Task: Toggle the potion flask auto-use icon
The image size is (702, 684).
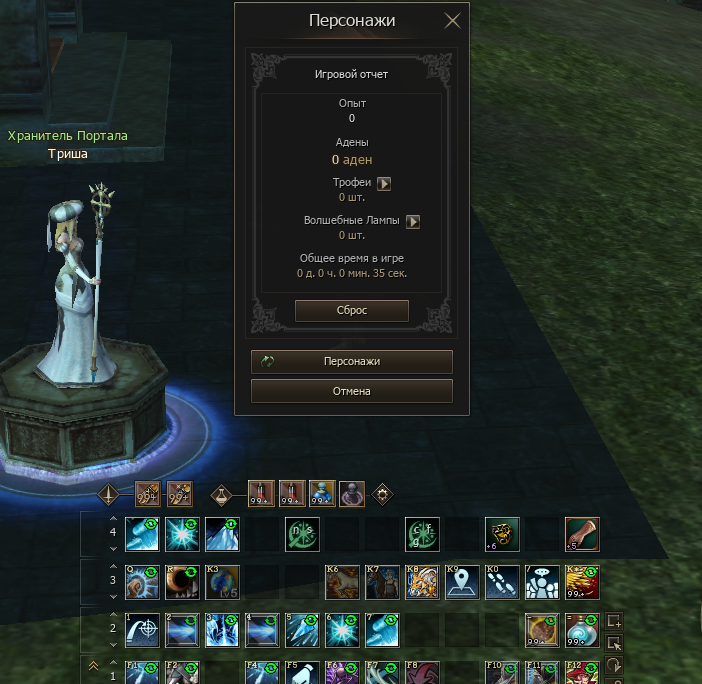Action: [222, 494]
